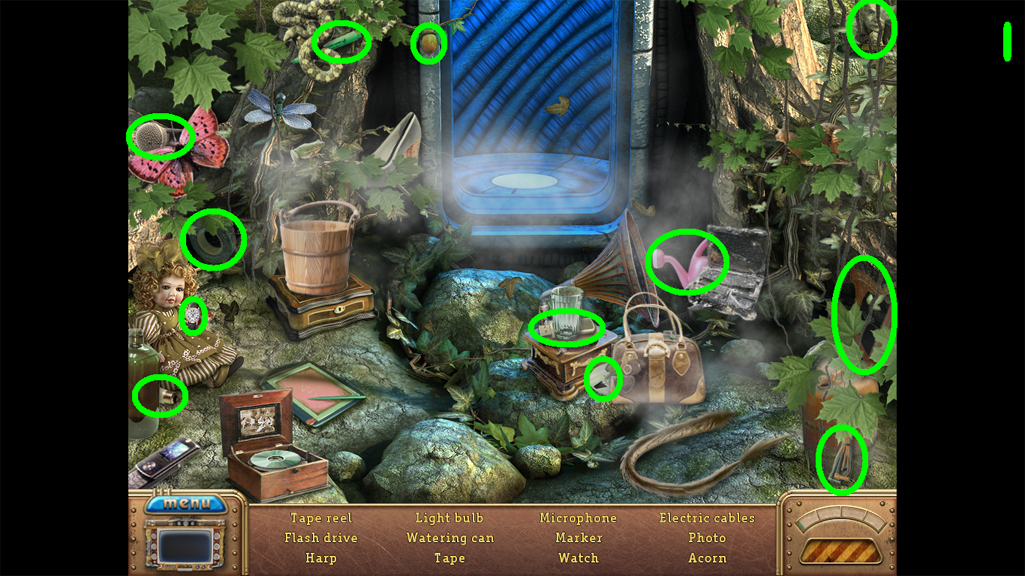Activate the orange striped hint button

[x=839, y=550]
